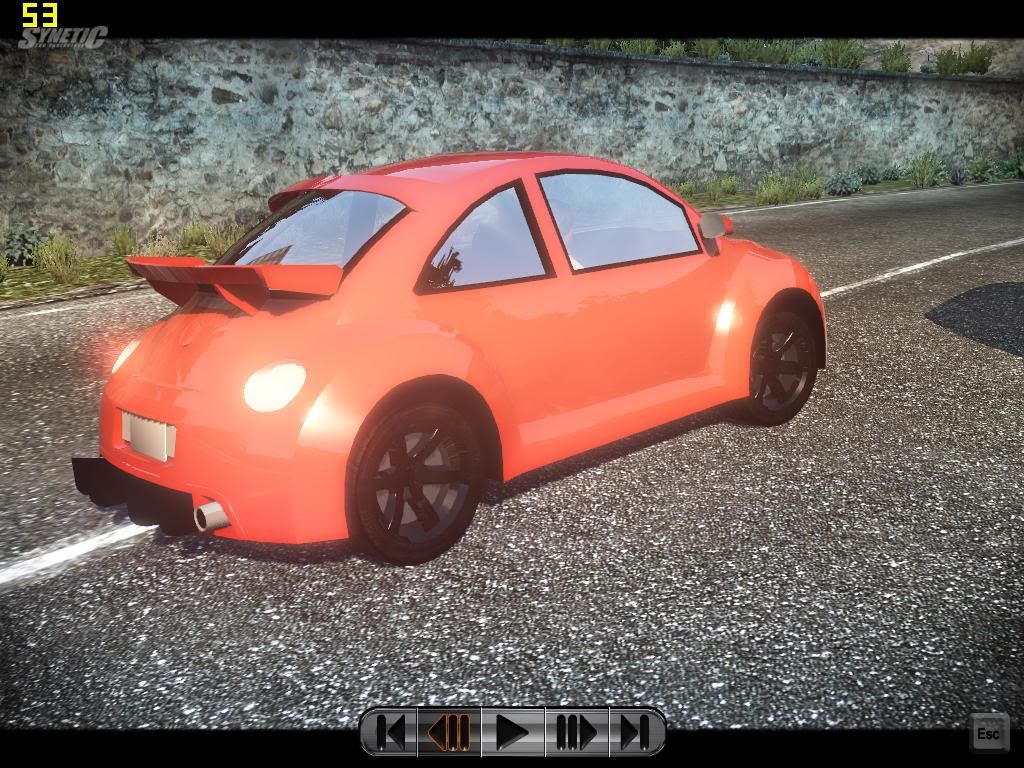The image size is (1024, 768).
Task: Fast-forward the replay
Action: pyautogui.click(x=575, y=732)
